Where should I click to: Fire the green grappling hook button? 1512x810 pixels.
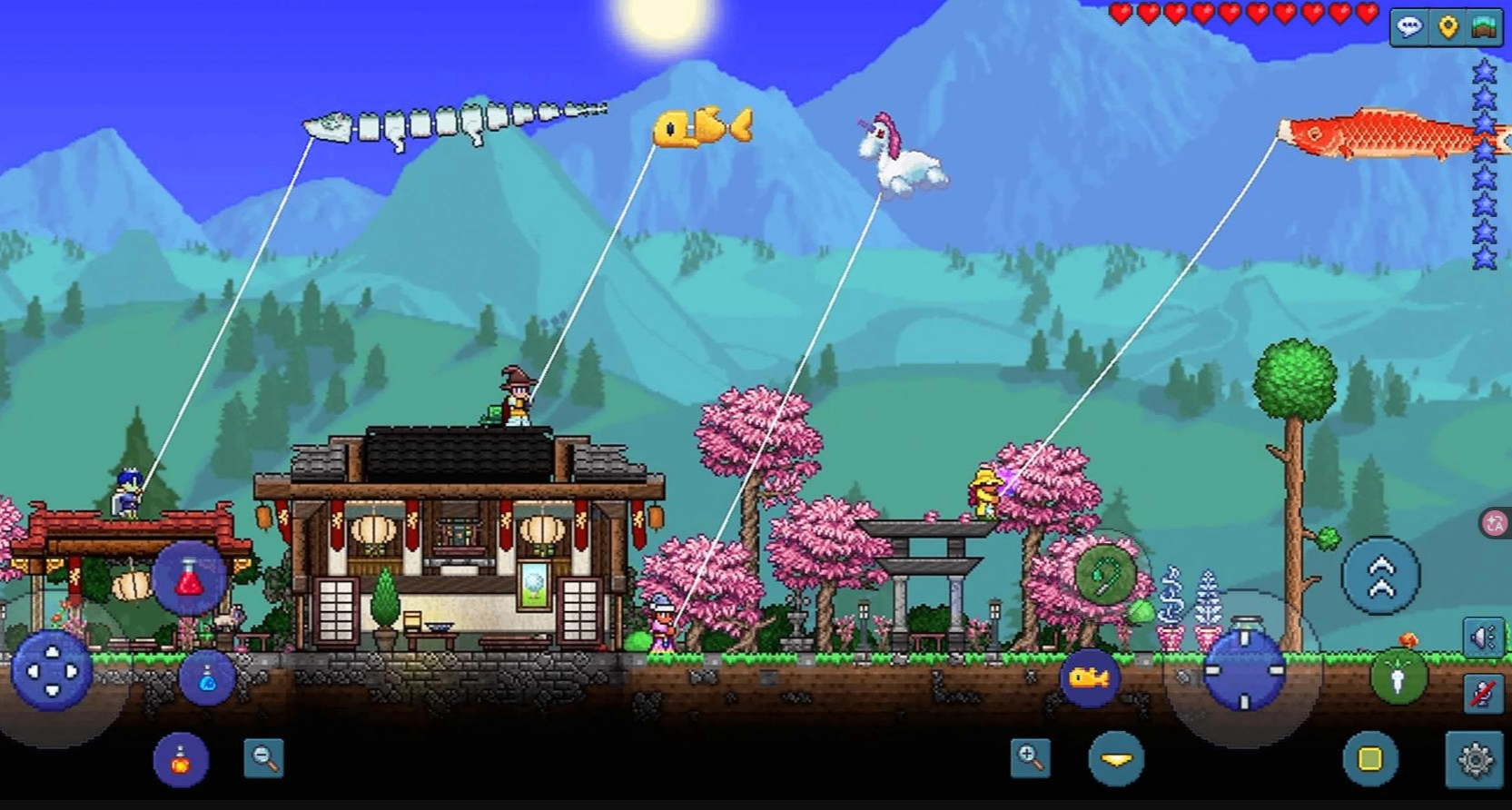(1104, 574)
